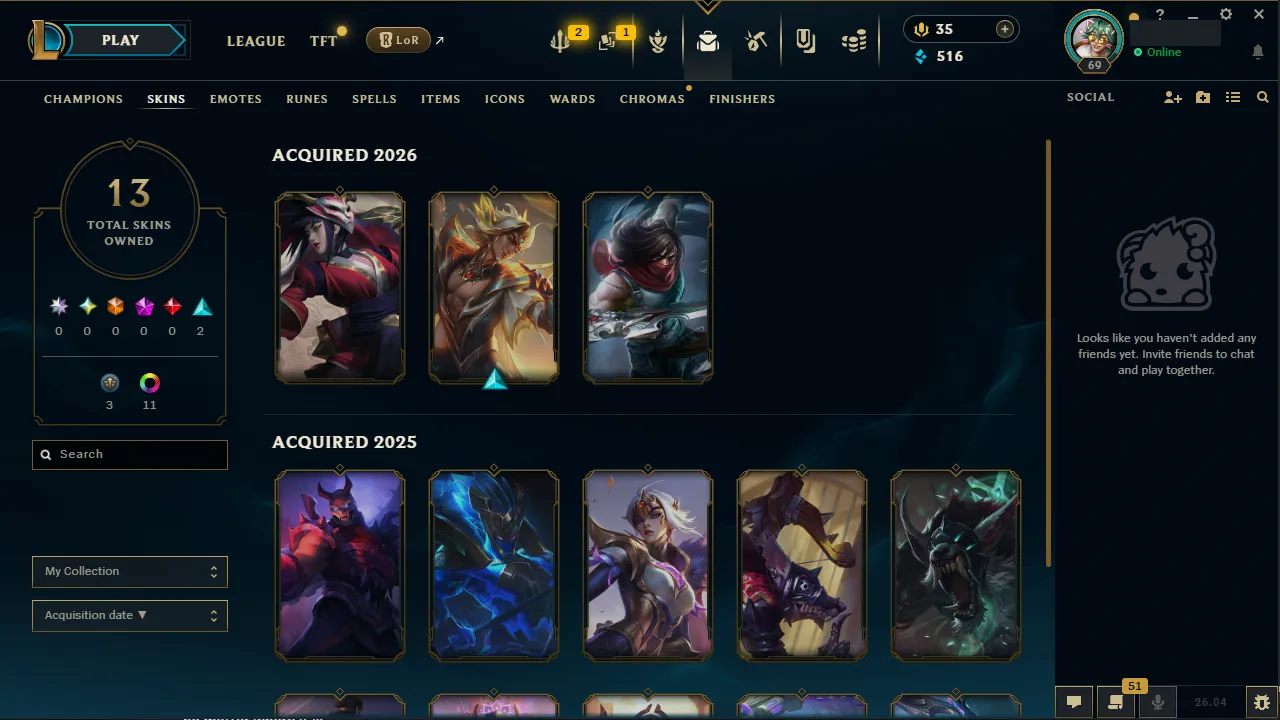Open the Ranked crest icon in the navbar
This screenshot has height=720, width=1280.
tap(658, 41)
